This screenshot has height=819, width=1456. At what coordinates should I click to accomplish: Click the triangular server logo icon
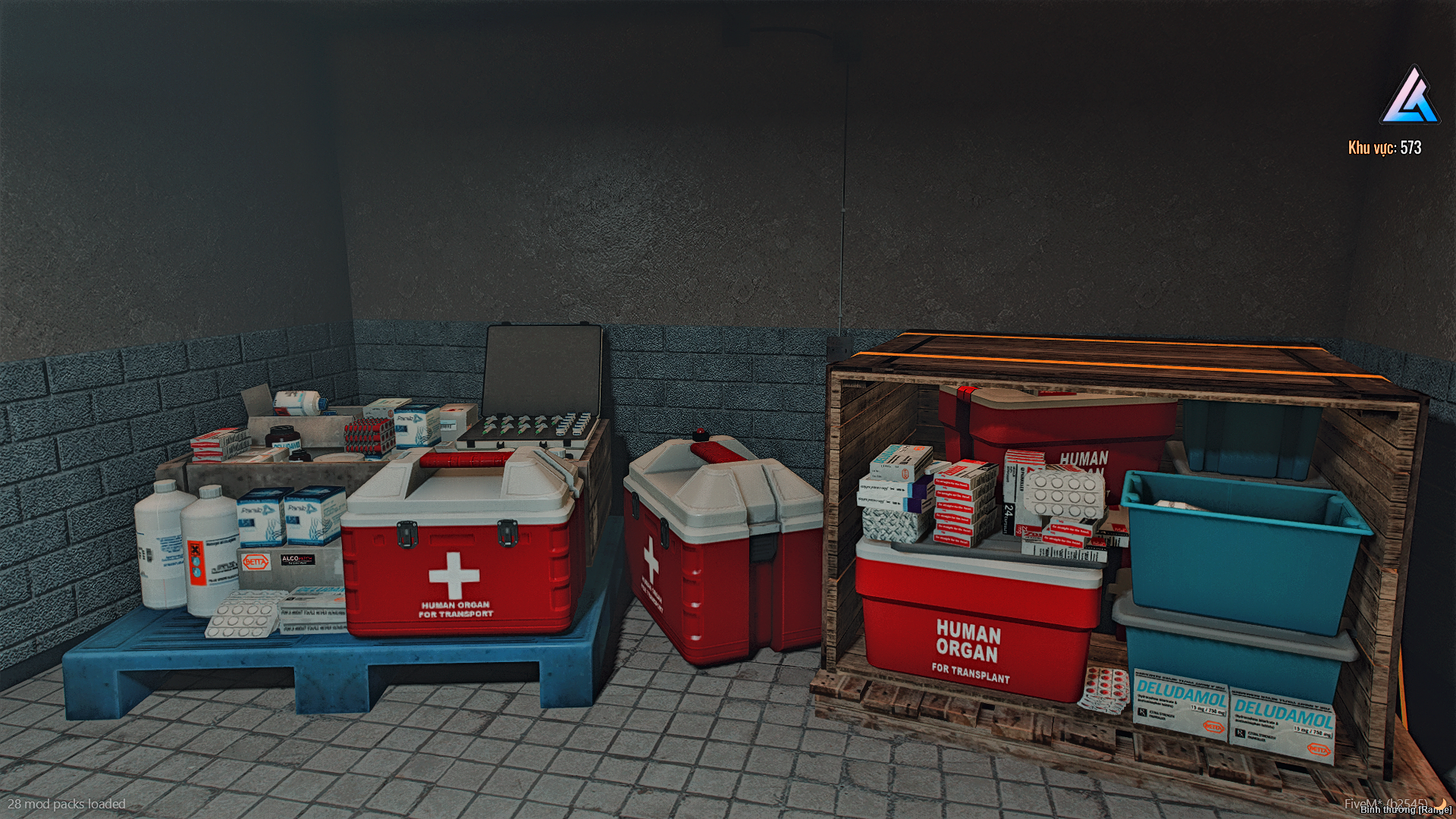[x=1410, y=97]
